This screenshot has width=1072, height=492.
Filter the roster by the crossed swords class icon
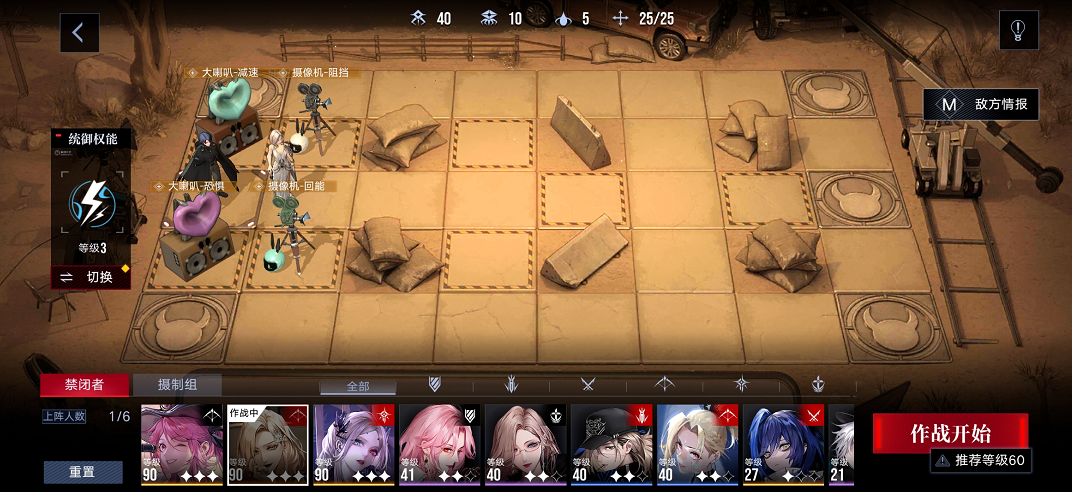588,384
